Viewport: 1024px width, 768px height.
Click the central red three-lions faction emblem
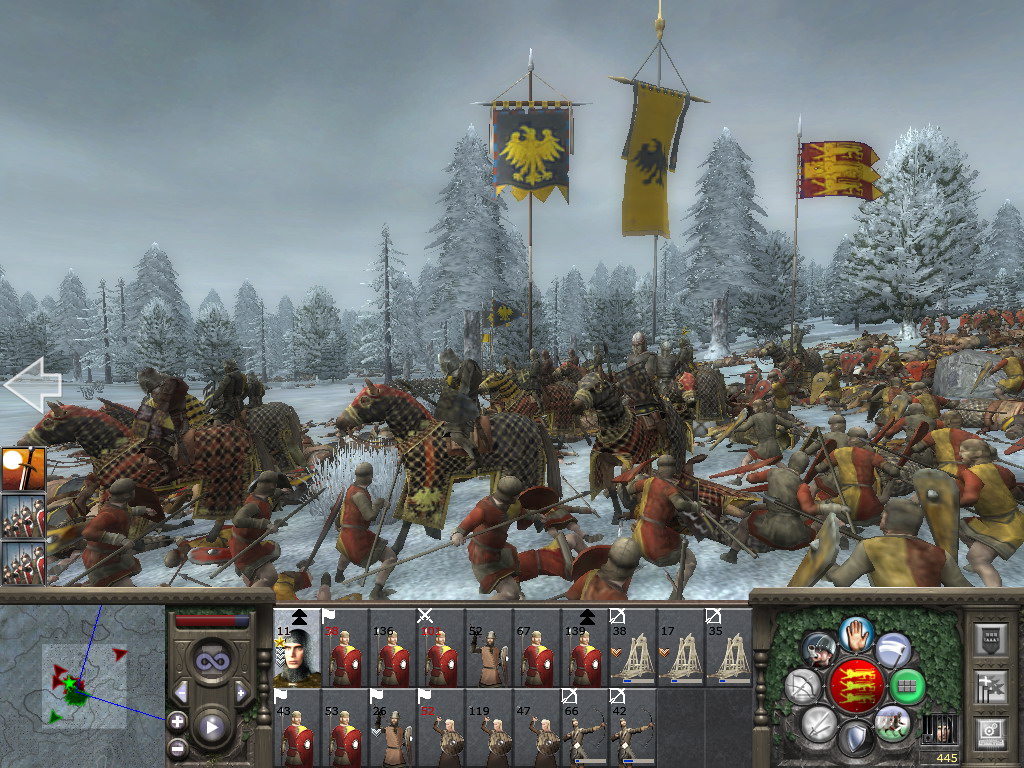tap(858, 686)
